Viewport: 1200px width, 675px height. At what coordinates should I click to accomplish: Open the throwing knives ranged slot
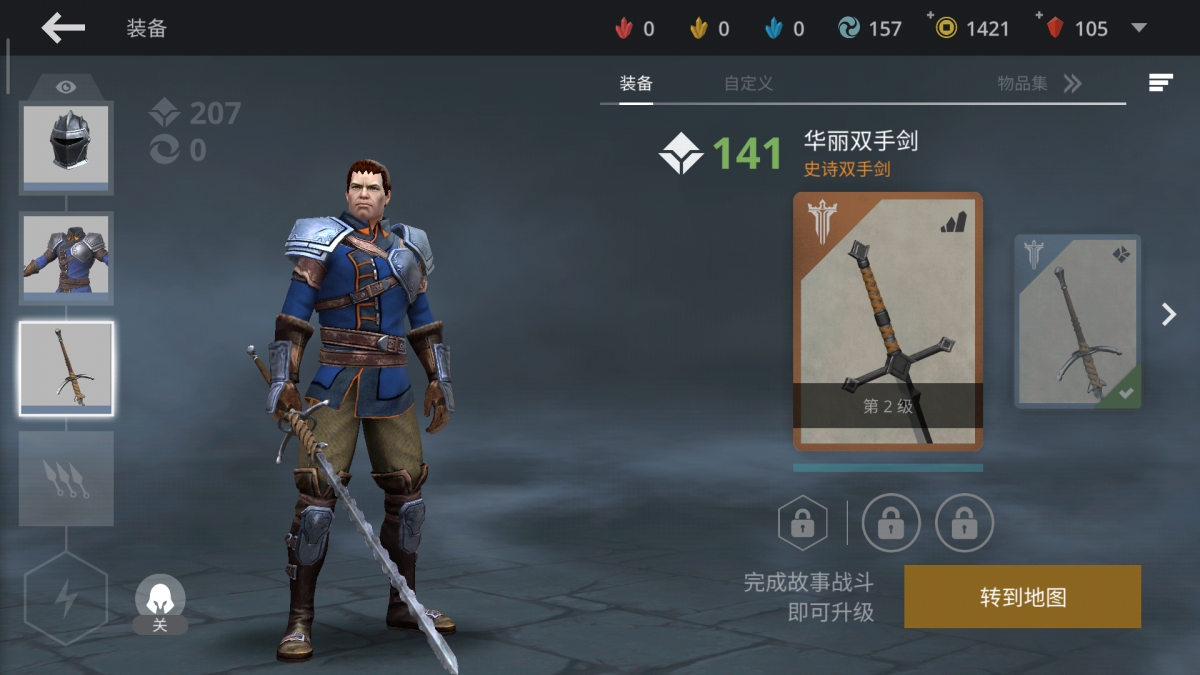pos(66,478)
